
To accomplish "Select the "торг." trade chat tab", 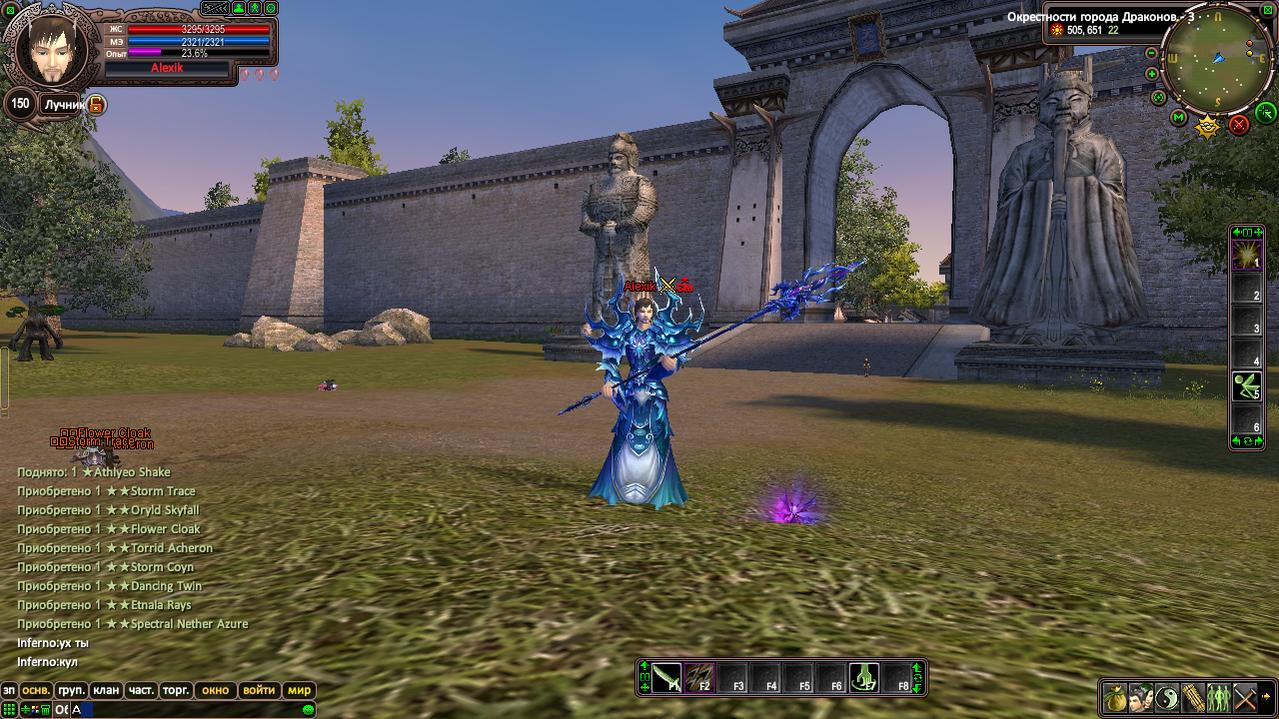I will point(176,690).
